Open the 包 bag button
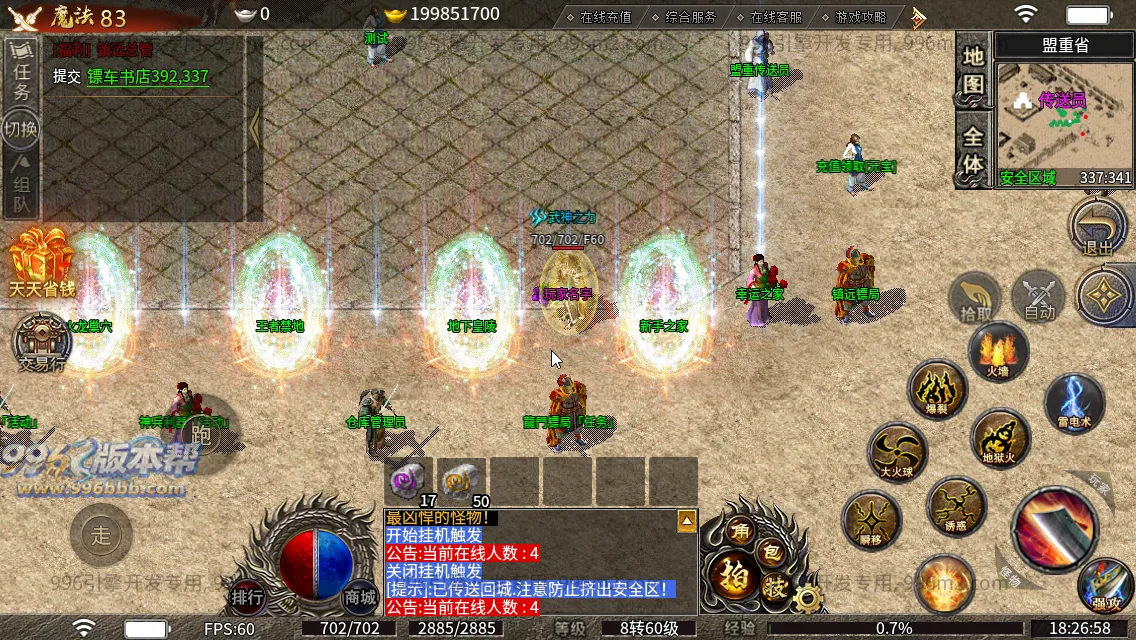 [773, 549]
